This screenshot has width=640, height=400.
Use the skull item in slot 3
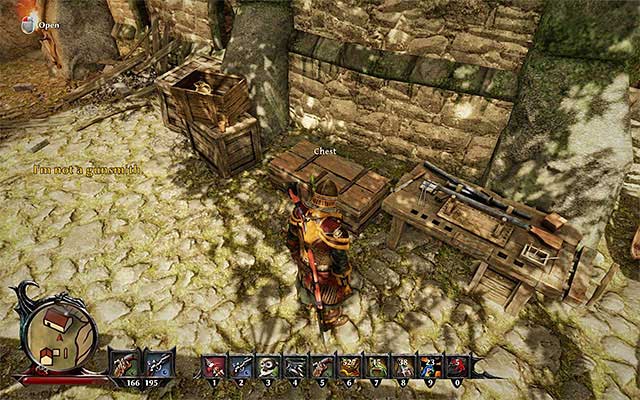pyautogui.click(x=269, y=367)
